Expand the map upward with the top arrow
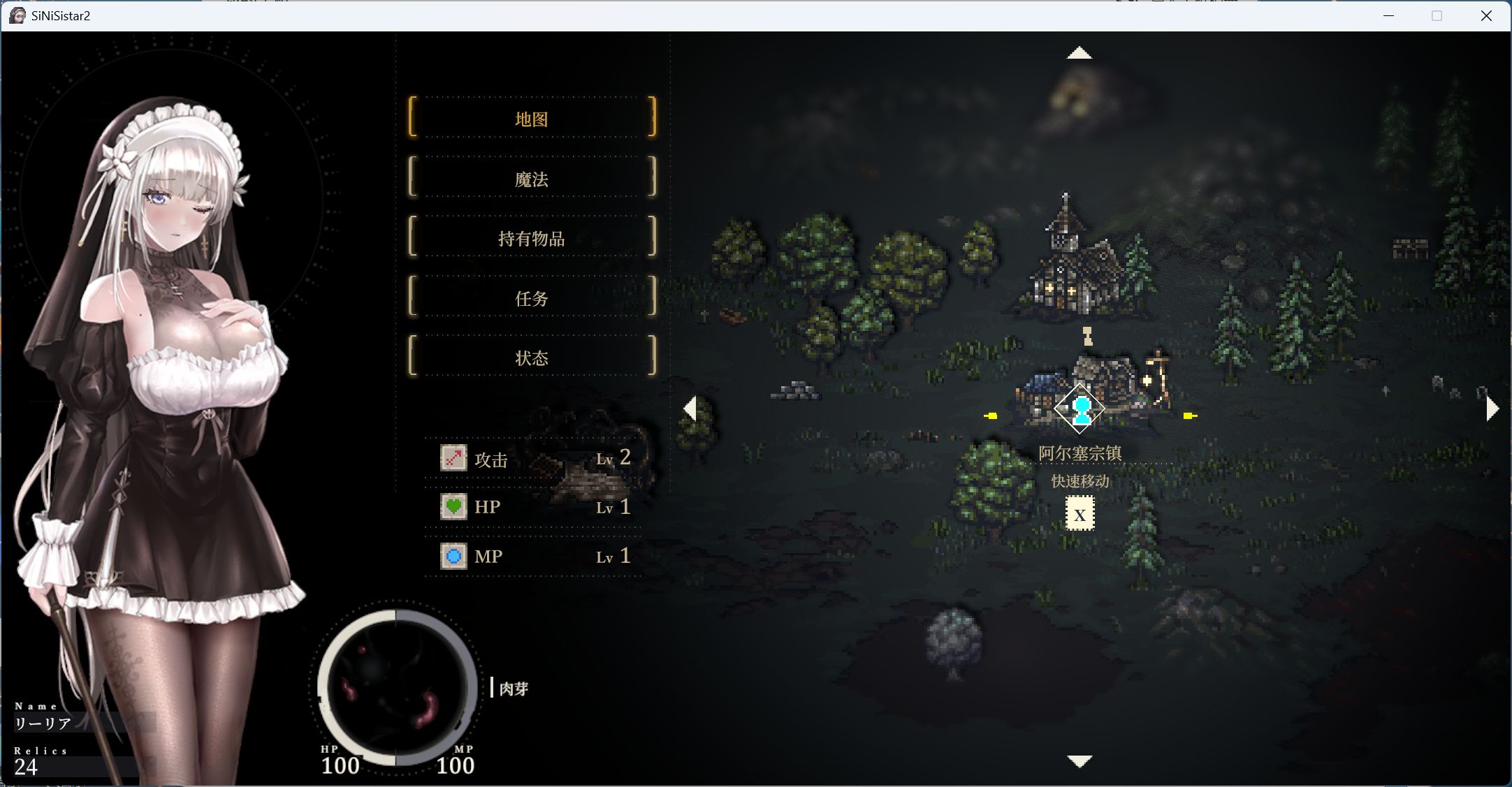The width and height of the screenshot is (1512, 787). pyautogui.click(x=1080, y=52)
